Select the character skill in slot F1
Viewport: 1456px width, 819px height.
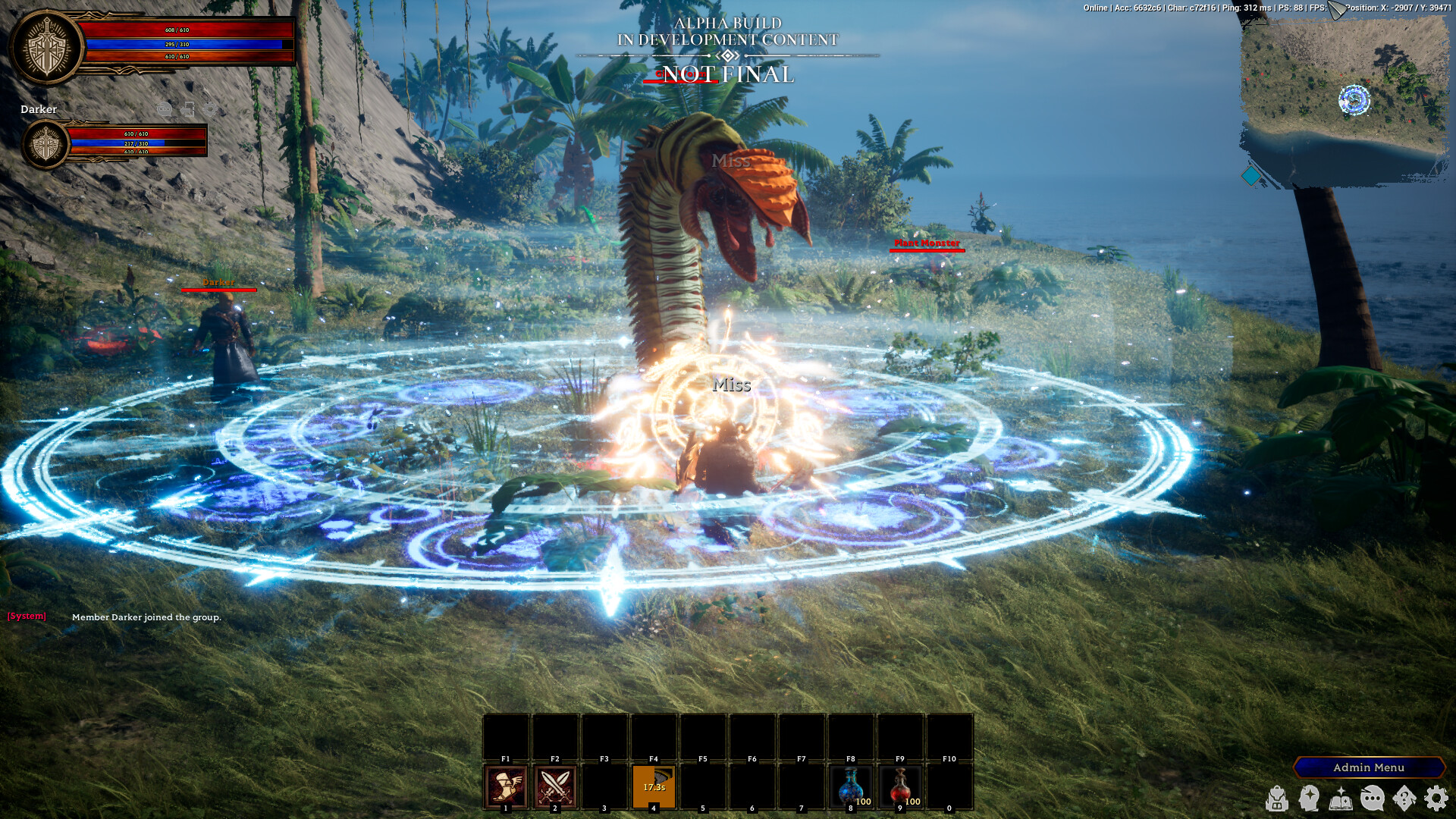pos(505,786)
